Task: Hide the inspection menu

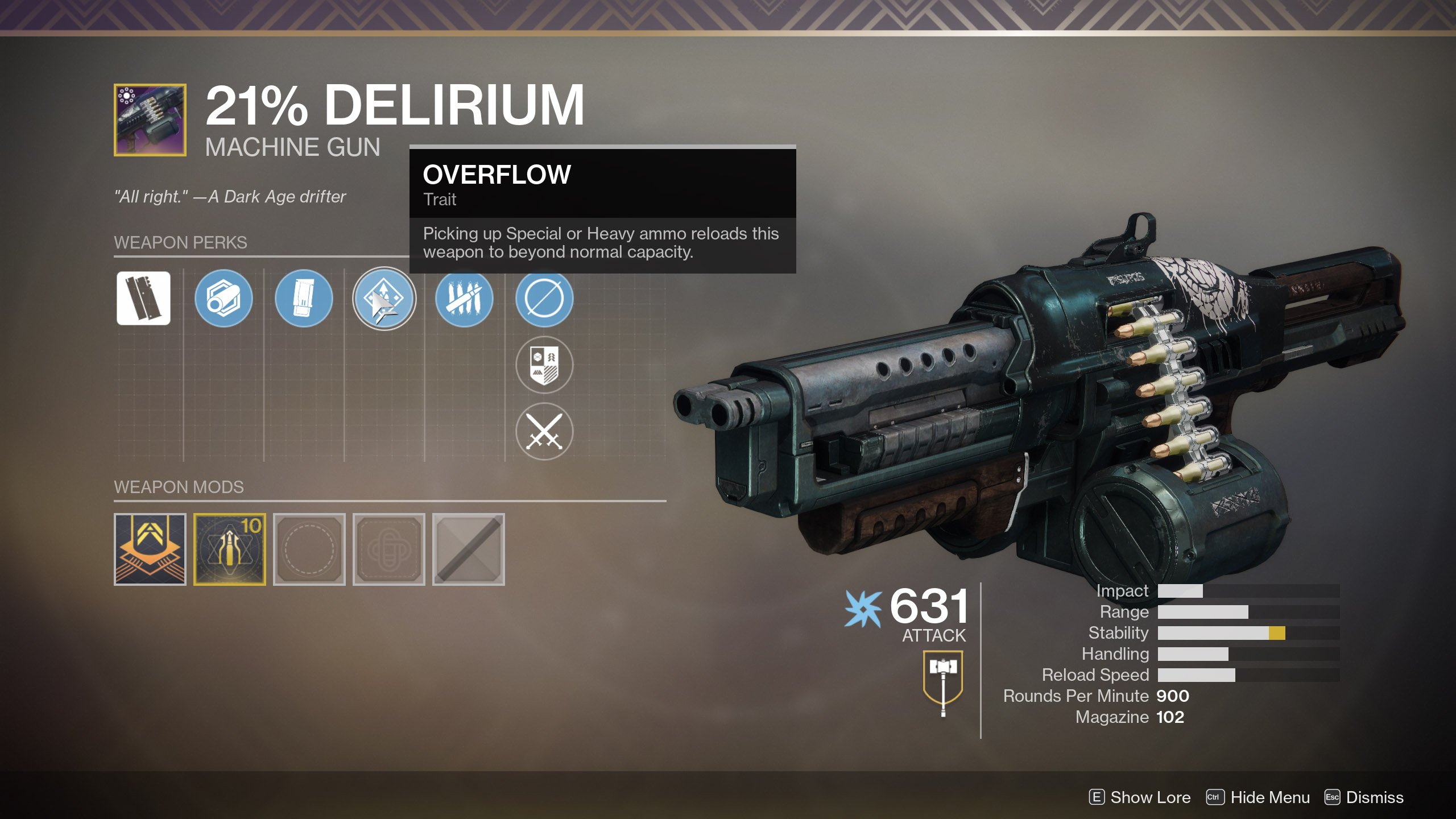Action: (x=1259, y=797)
